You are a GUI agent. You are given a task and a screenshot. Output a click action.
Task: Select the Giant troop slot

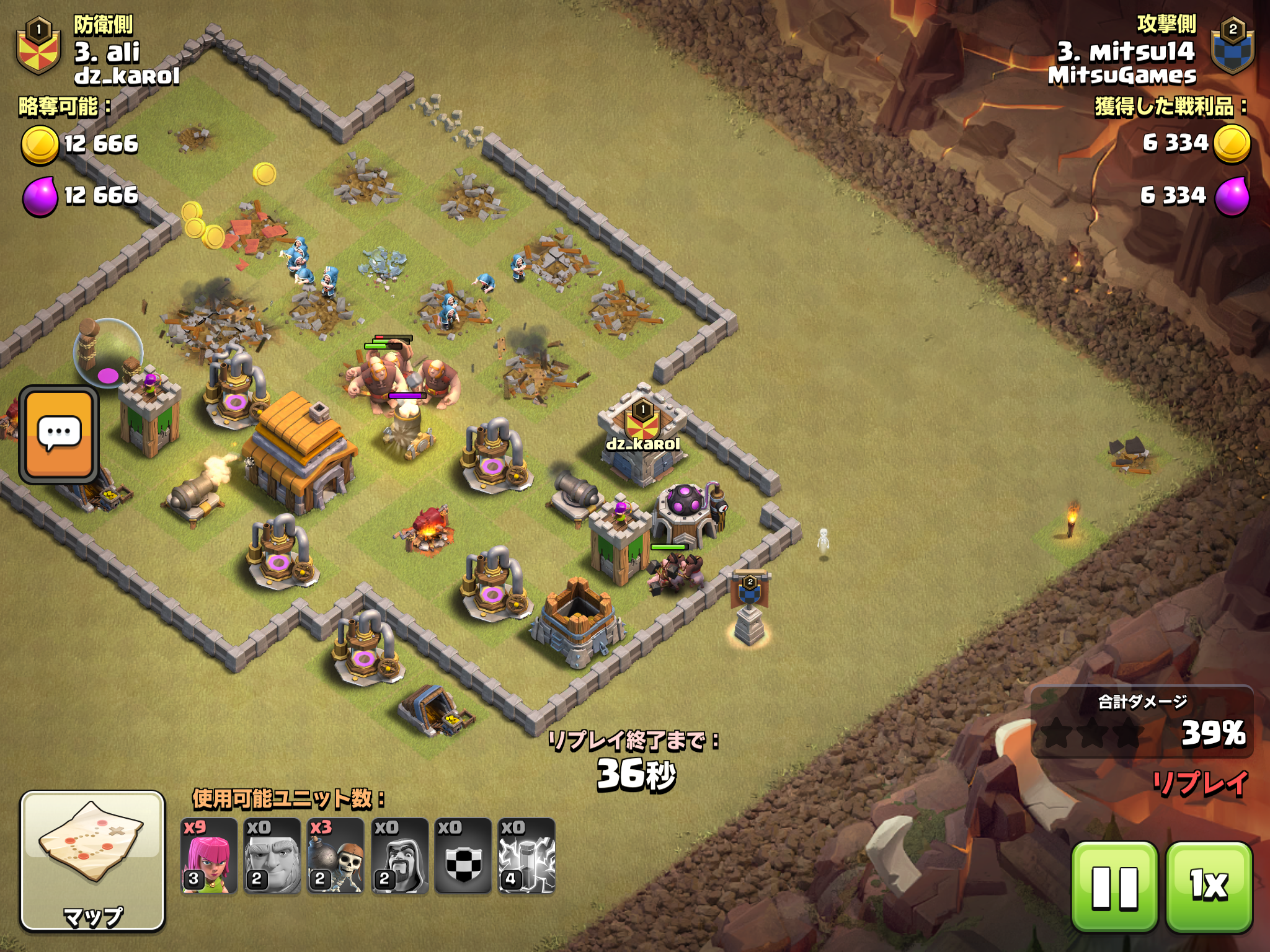click(x=272, y=856)
